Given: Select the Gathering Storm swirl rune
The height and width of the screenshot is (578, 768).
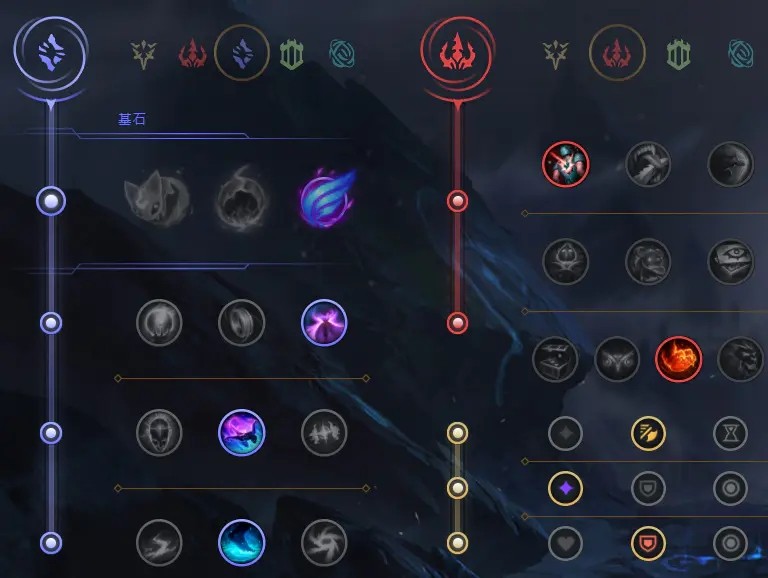Looking at the screenshot, I should point(324,543).
